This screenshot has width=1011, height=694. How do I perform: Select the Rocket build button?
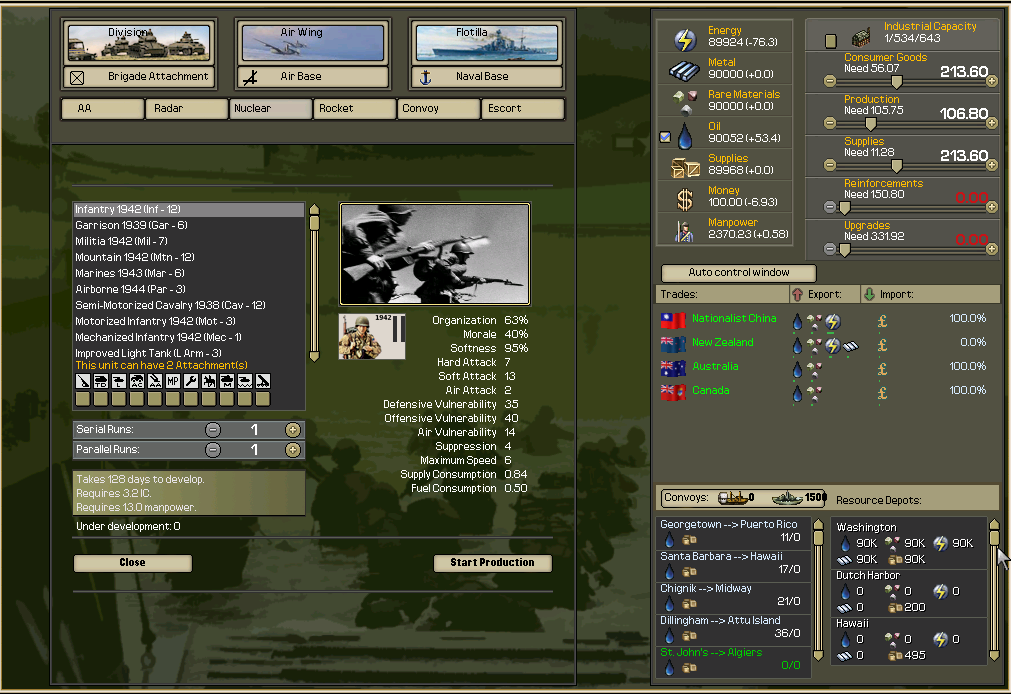tap(355, 109)
